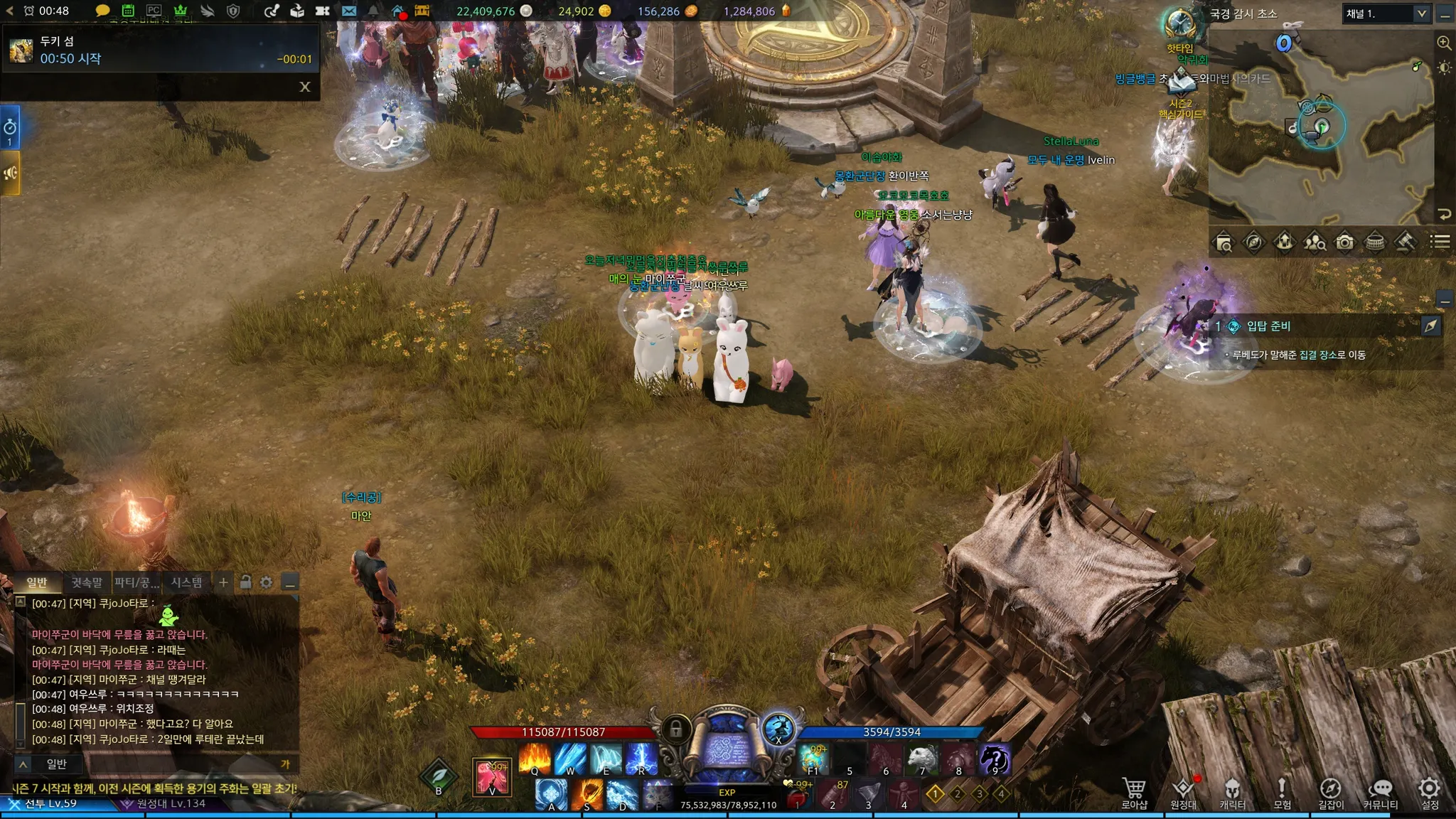Switch to the 파티/공 chat tab
This screenshot has width=1456, height=819.
(136, 583)
